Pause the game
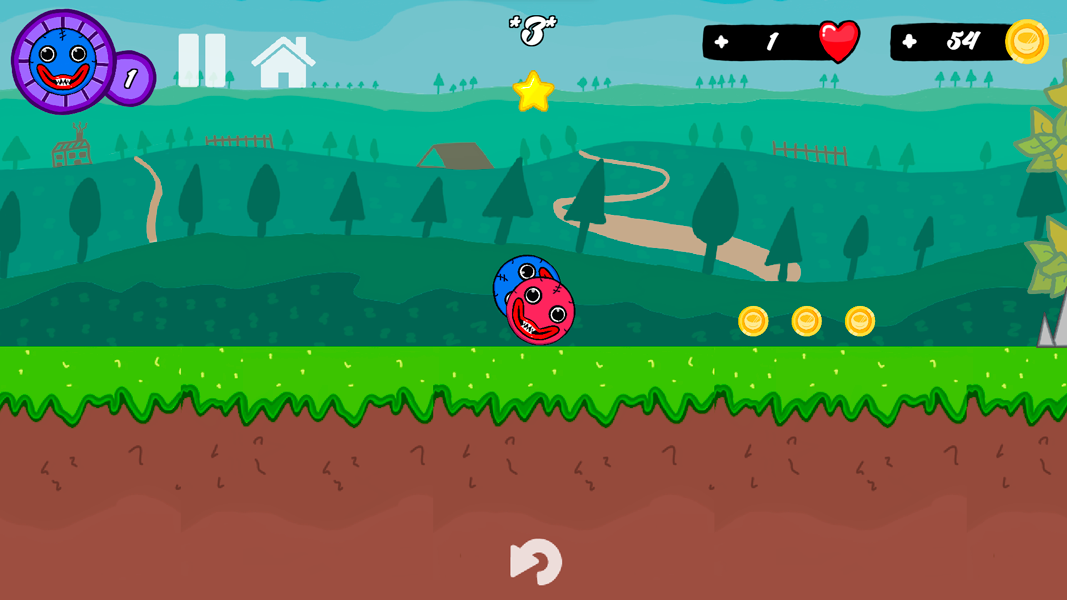Image resolution: width=1067 pixels, height=600 pixels. click(x=201, y=60)
